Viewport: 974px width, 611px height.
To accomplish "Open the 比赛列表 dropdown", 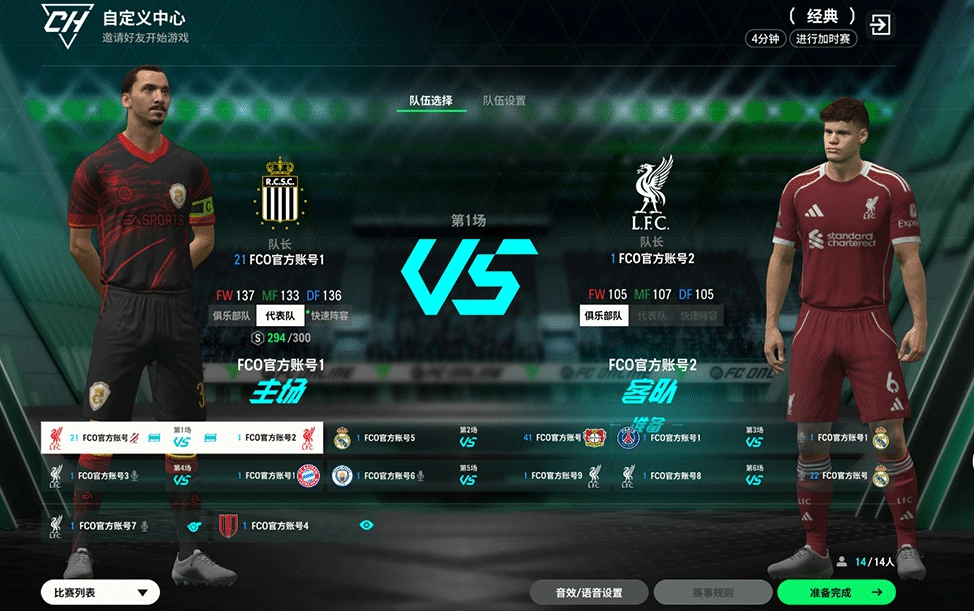I will [x=100, y=593].
